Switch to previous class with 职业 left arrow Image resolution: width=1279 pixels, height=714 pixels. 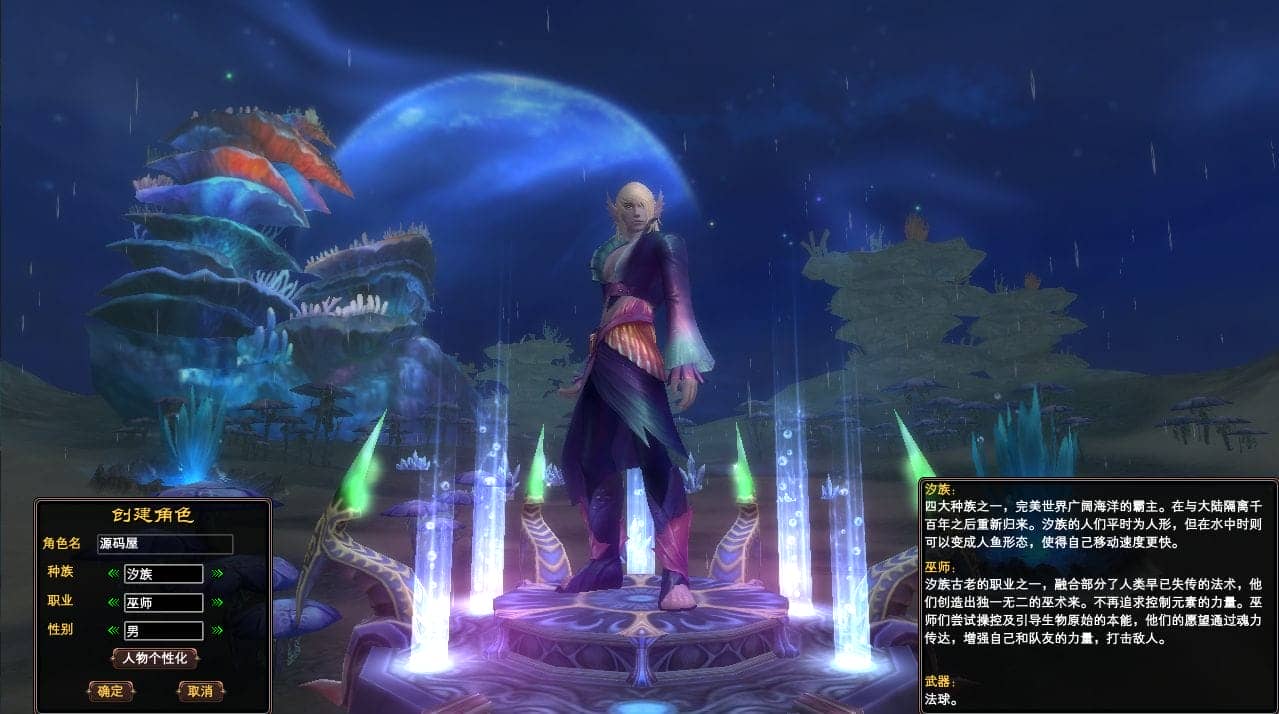point(114,602)
